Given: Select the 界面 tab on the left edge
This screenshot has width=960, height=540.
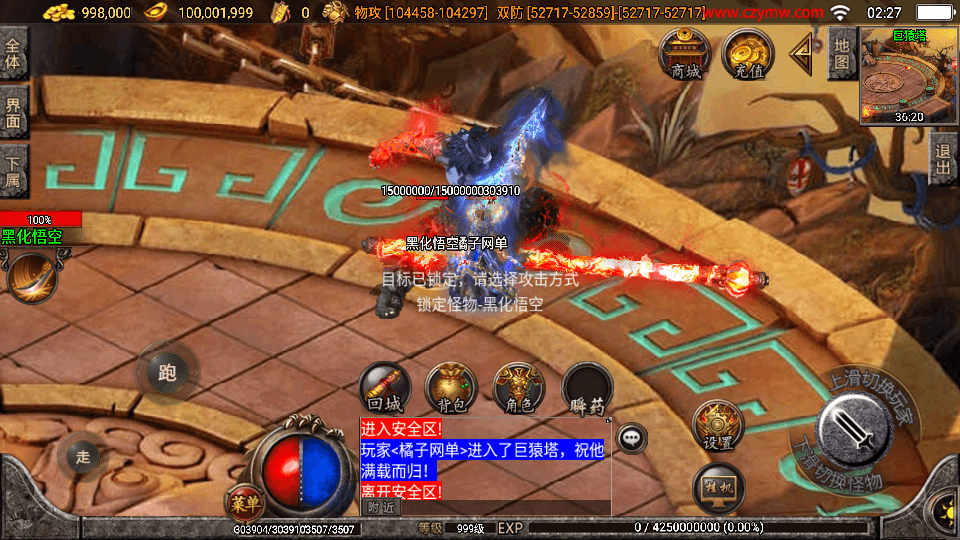Looking at the screenshot, I should [x=14, y=112].
